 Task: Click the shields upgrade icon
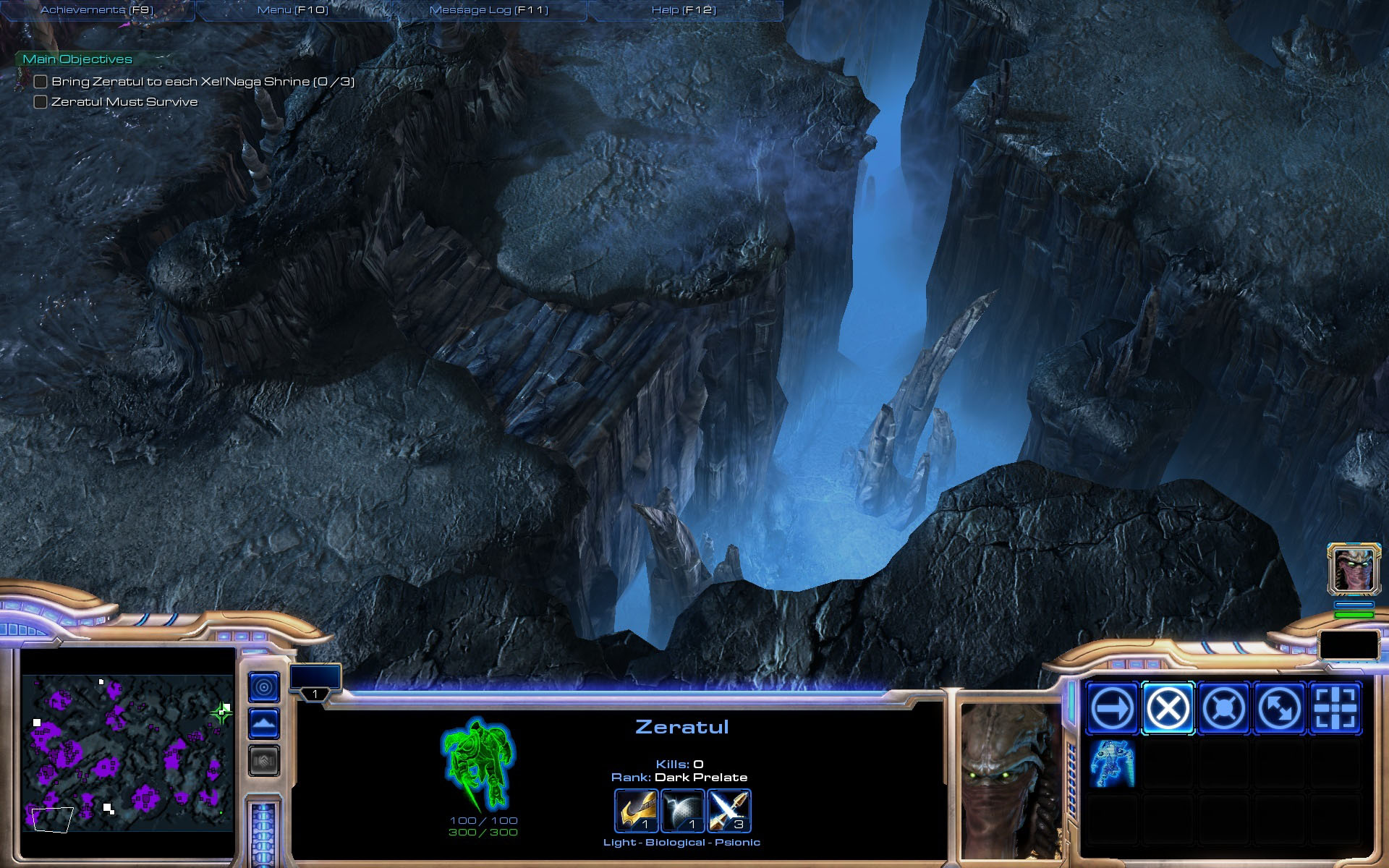point(683,810)
